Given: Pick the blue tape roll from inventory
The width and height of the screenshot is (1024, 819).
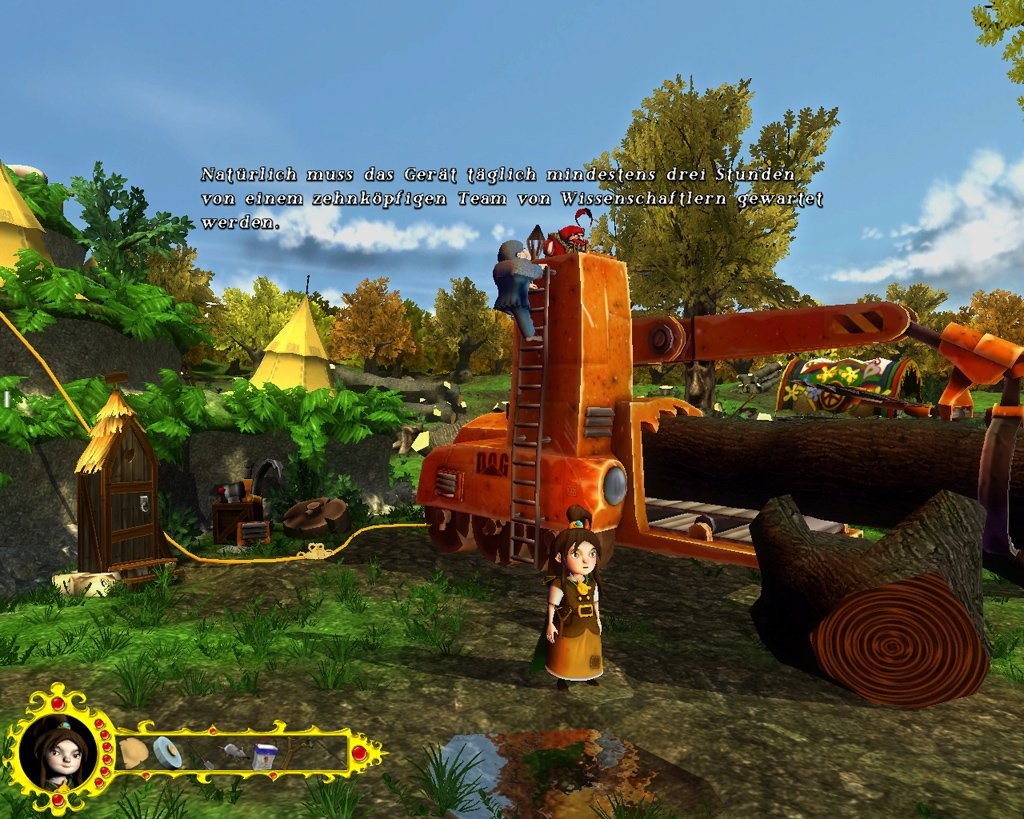Looking at the screenshot, I should tap(167, 752).
